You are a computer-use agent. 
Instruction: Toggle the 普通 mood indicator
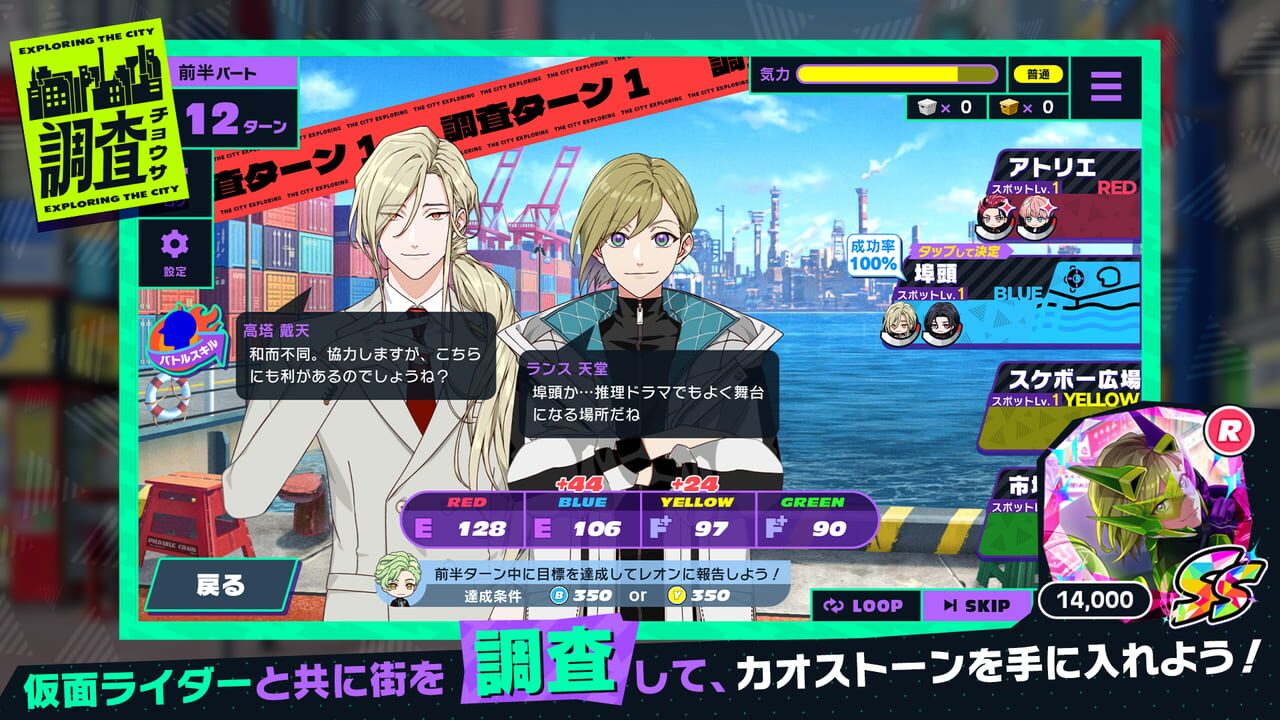click(x=1037, y=75)
